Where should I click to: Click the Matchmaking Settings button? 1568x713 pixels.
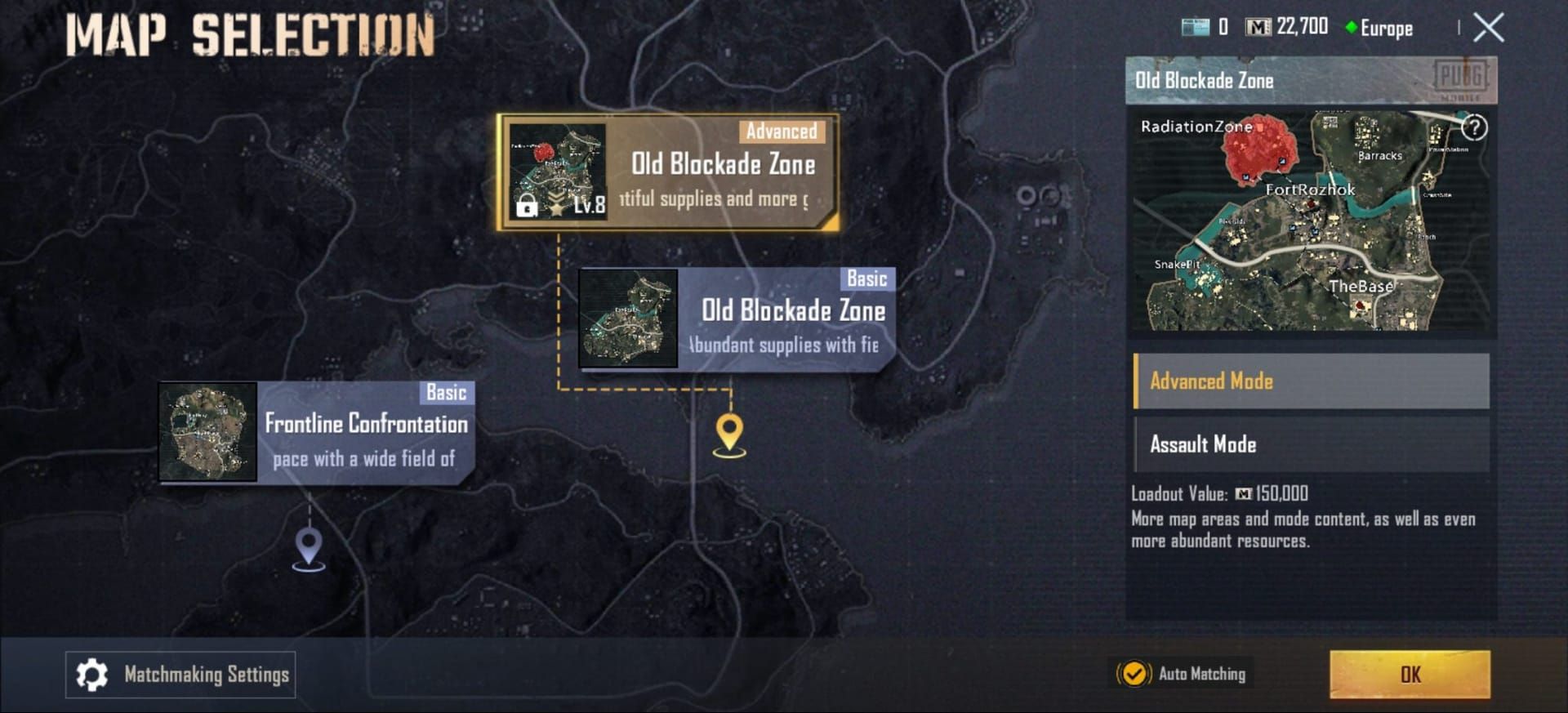tap(180, 675)
